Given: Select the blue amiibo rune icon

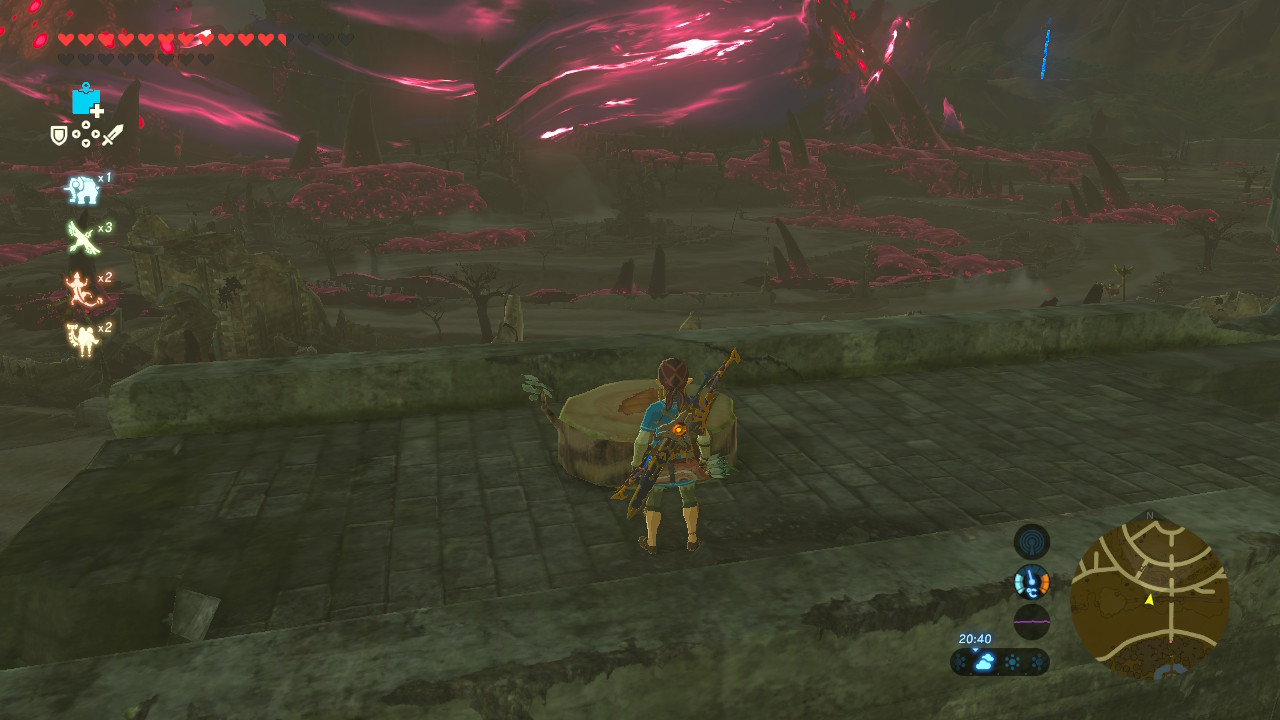Looking at the screenshot, I should [87, 100].
